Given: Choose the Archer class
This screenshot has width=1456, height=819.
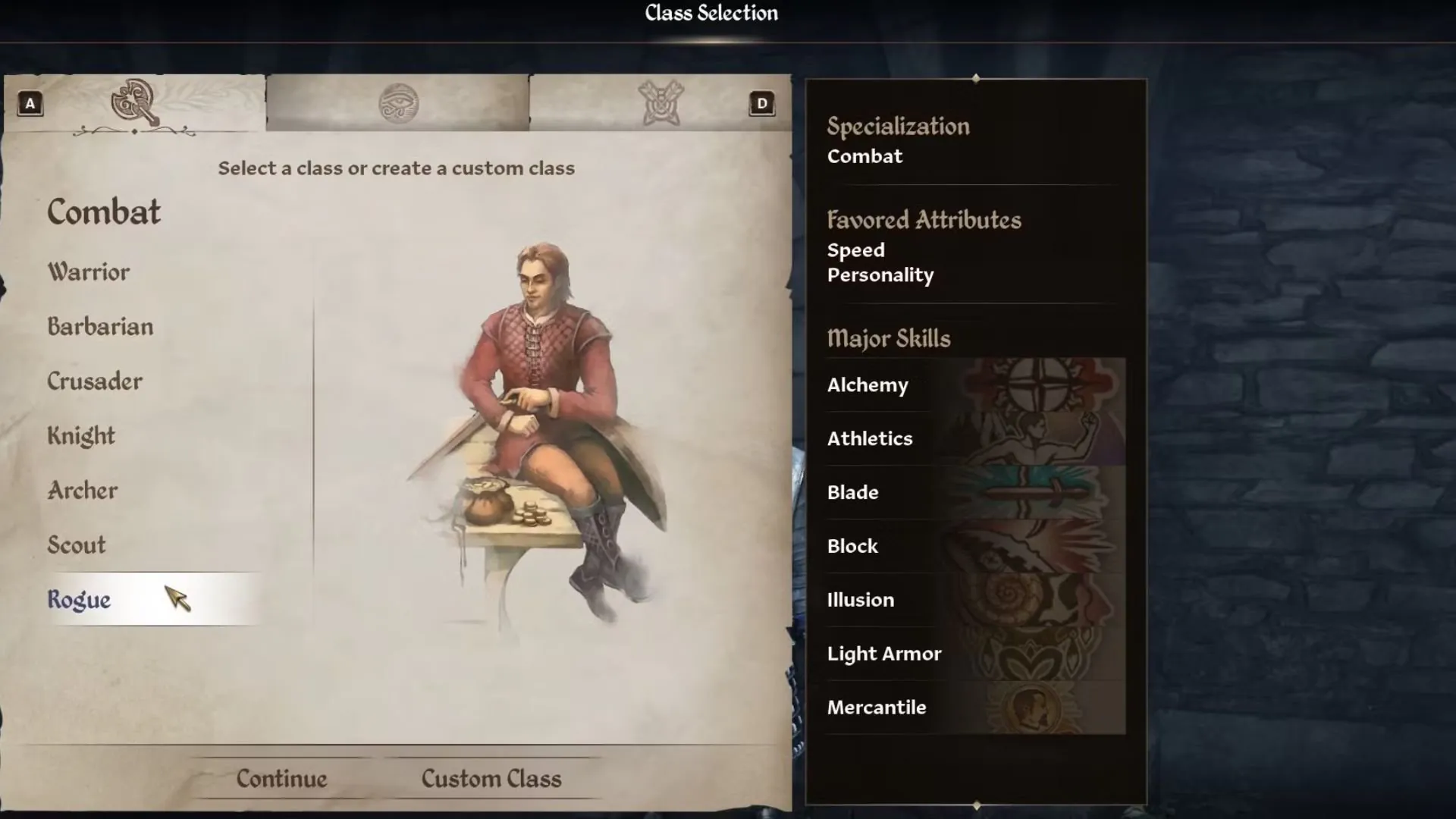Looking at the screenshot, I should 83,491.
